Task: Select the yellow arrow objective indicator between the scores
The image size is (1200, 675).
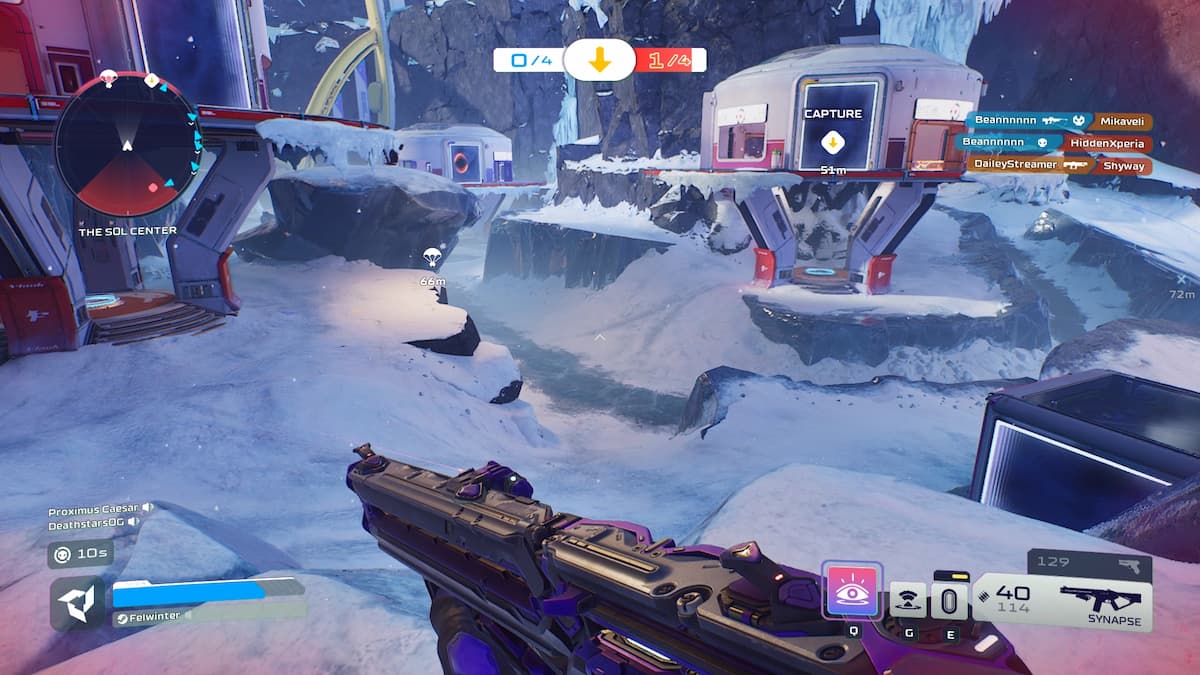Action: 599,60
